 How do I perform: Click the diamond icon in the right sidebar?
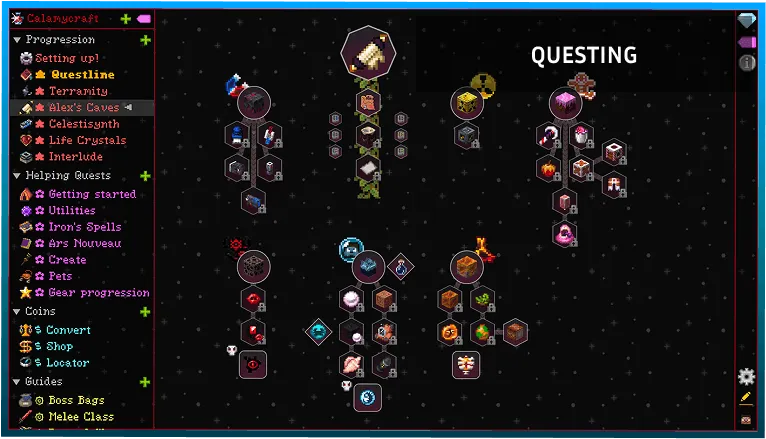(746, 21)
